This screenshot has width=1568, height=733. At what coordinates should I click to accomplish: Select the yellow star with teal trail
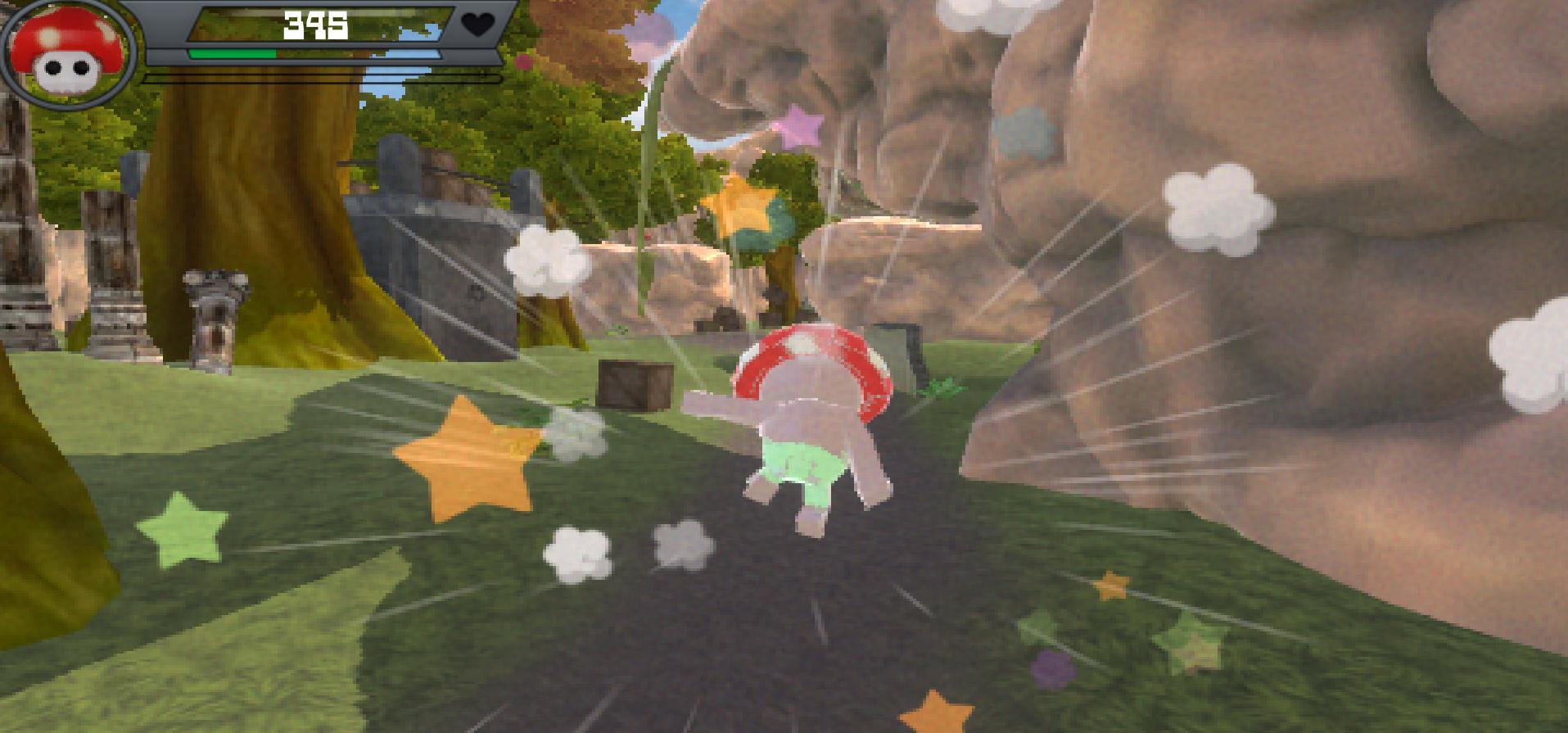point(737,205)
